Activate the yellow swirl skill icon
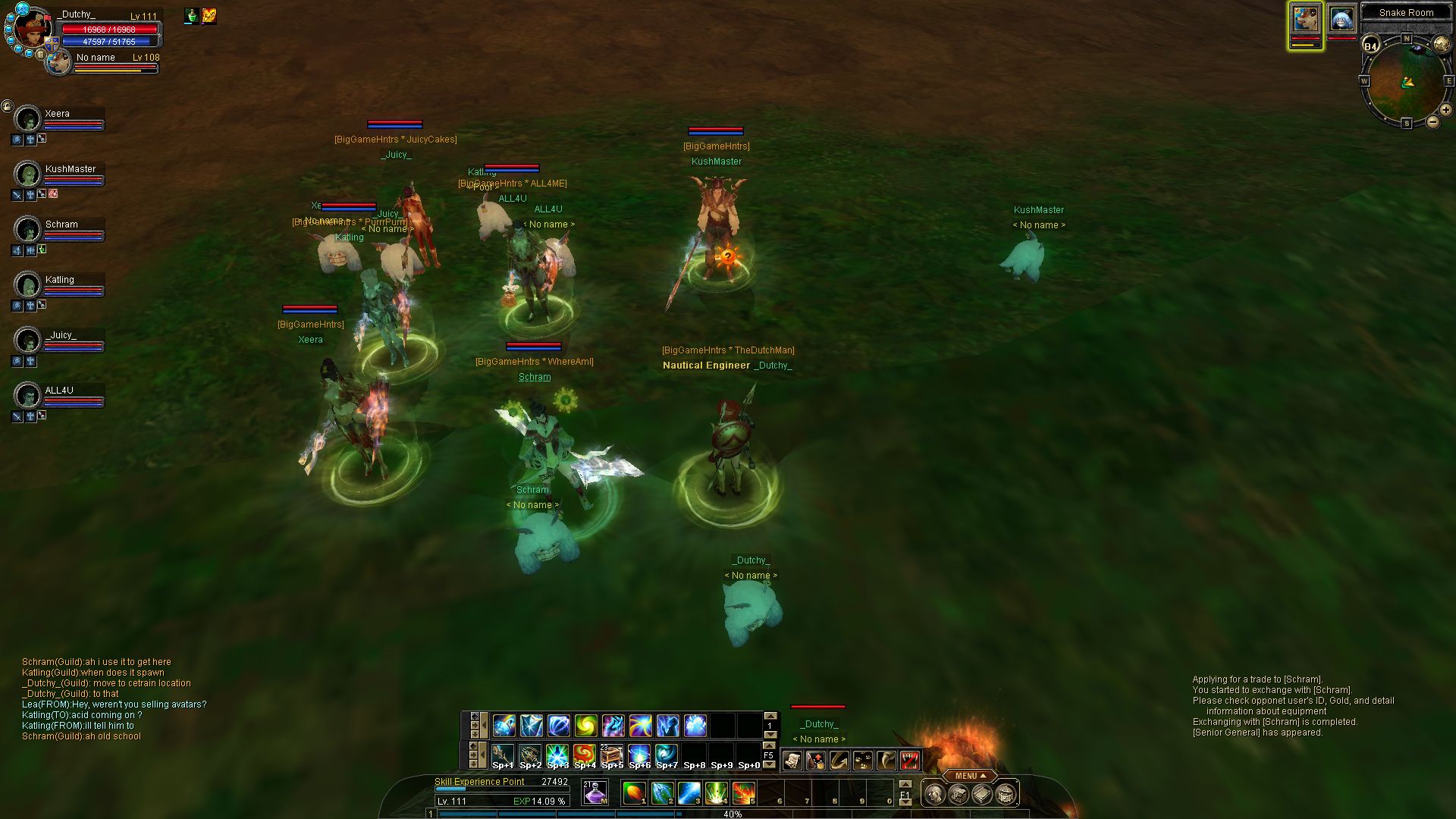The image size is (1456, 819). coord(585,726)
